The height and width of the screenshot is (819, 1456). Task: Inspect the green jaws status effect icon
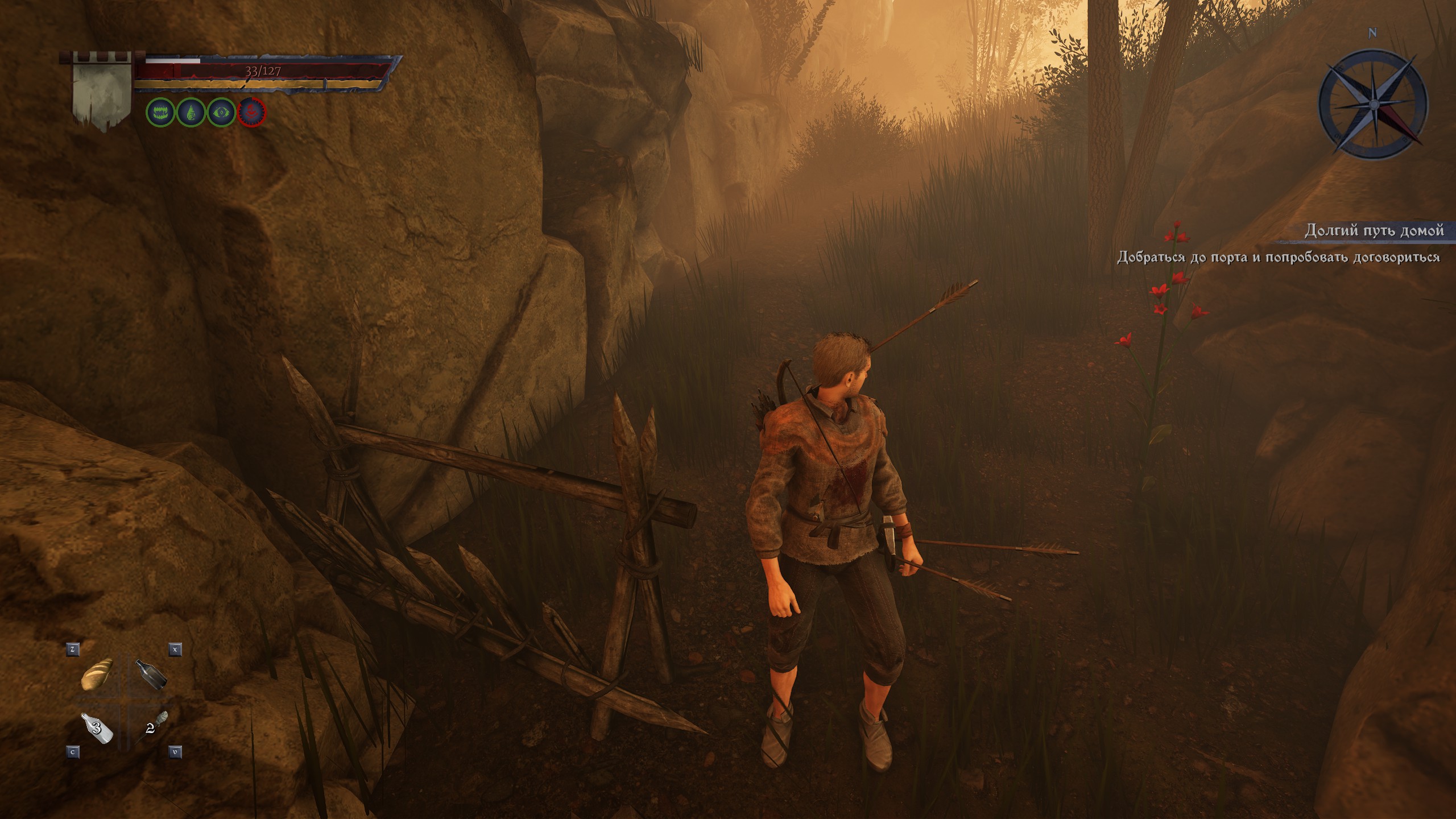pos(160,113)
